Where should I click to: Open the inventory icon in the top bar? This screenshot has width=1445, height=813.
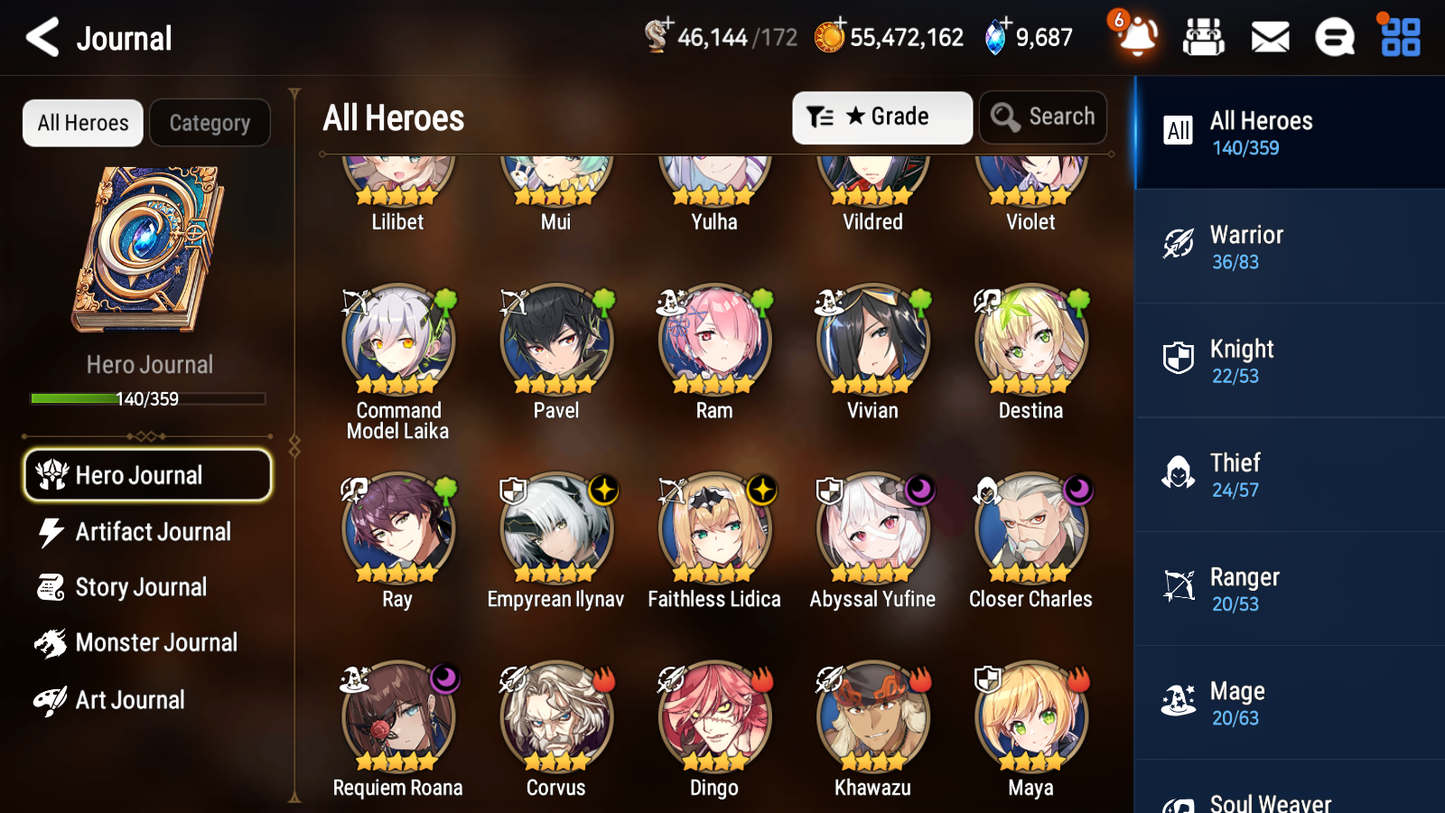tap(1203, 36)
